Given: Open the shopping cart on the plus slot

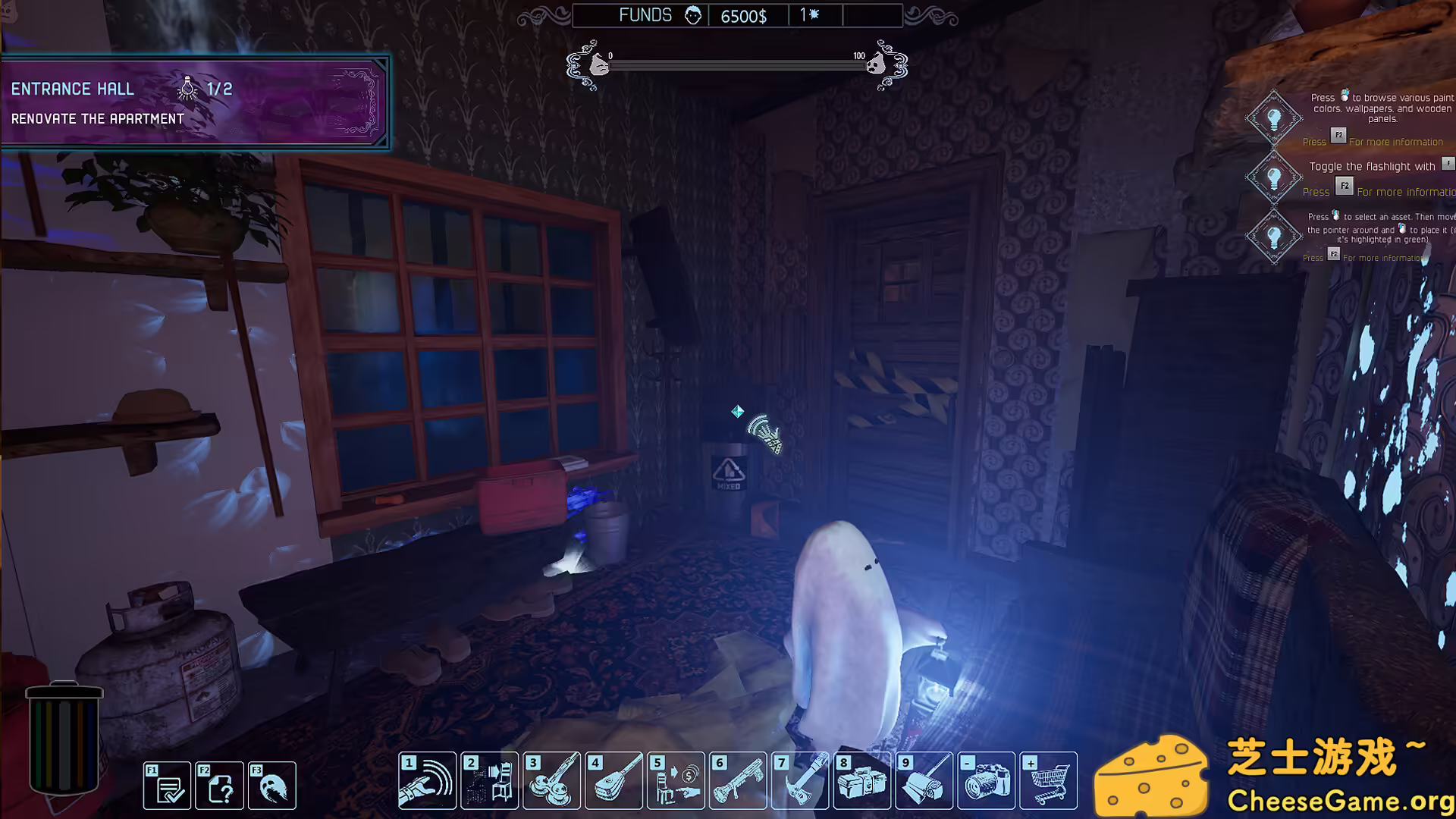Looking at the screenshot, I should (x=1050, y=781).
